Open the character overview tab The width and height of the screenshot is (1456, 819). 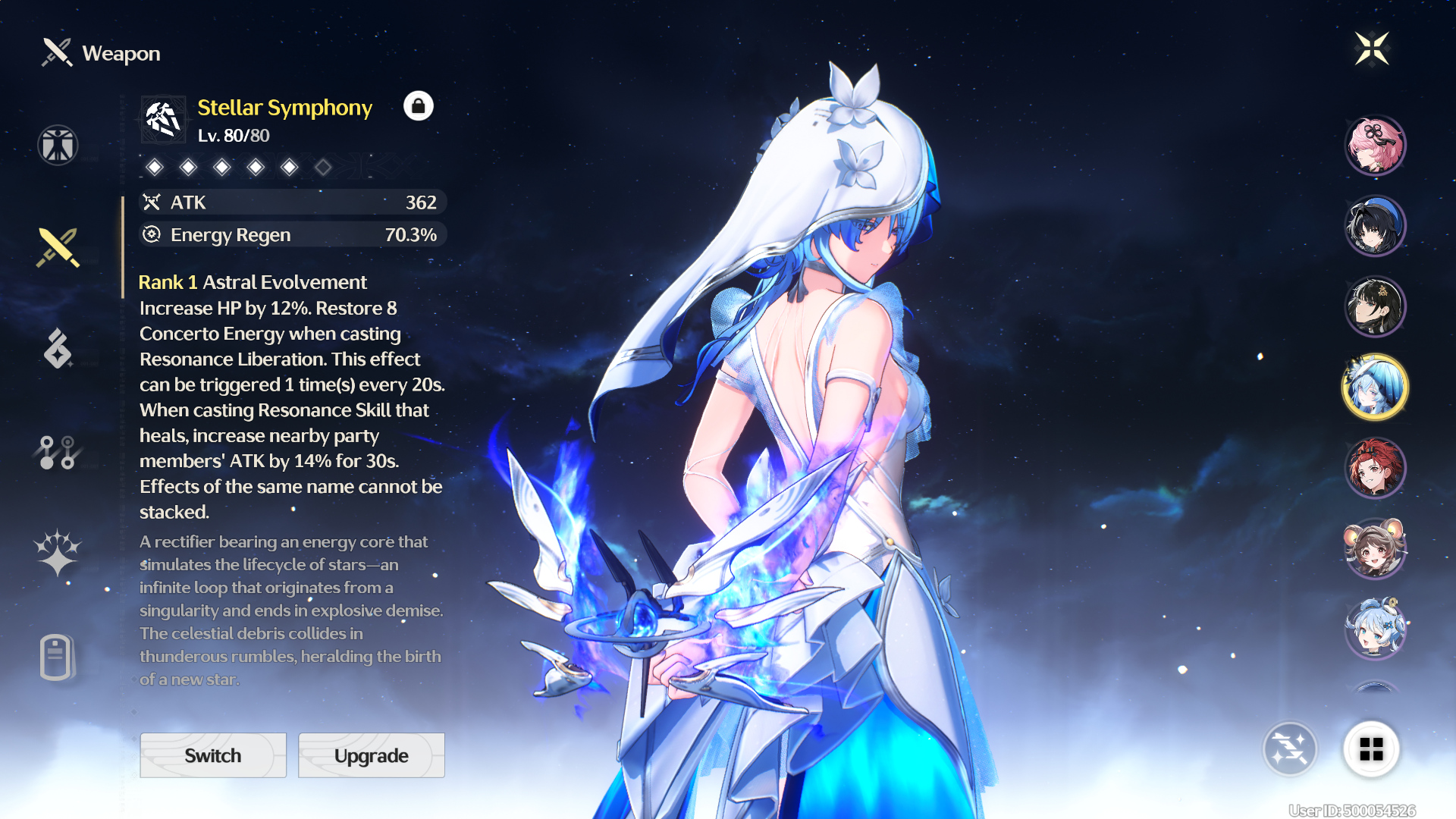click(58, 145)
